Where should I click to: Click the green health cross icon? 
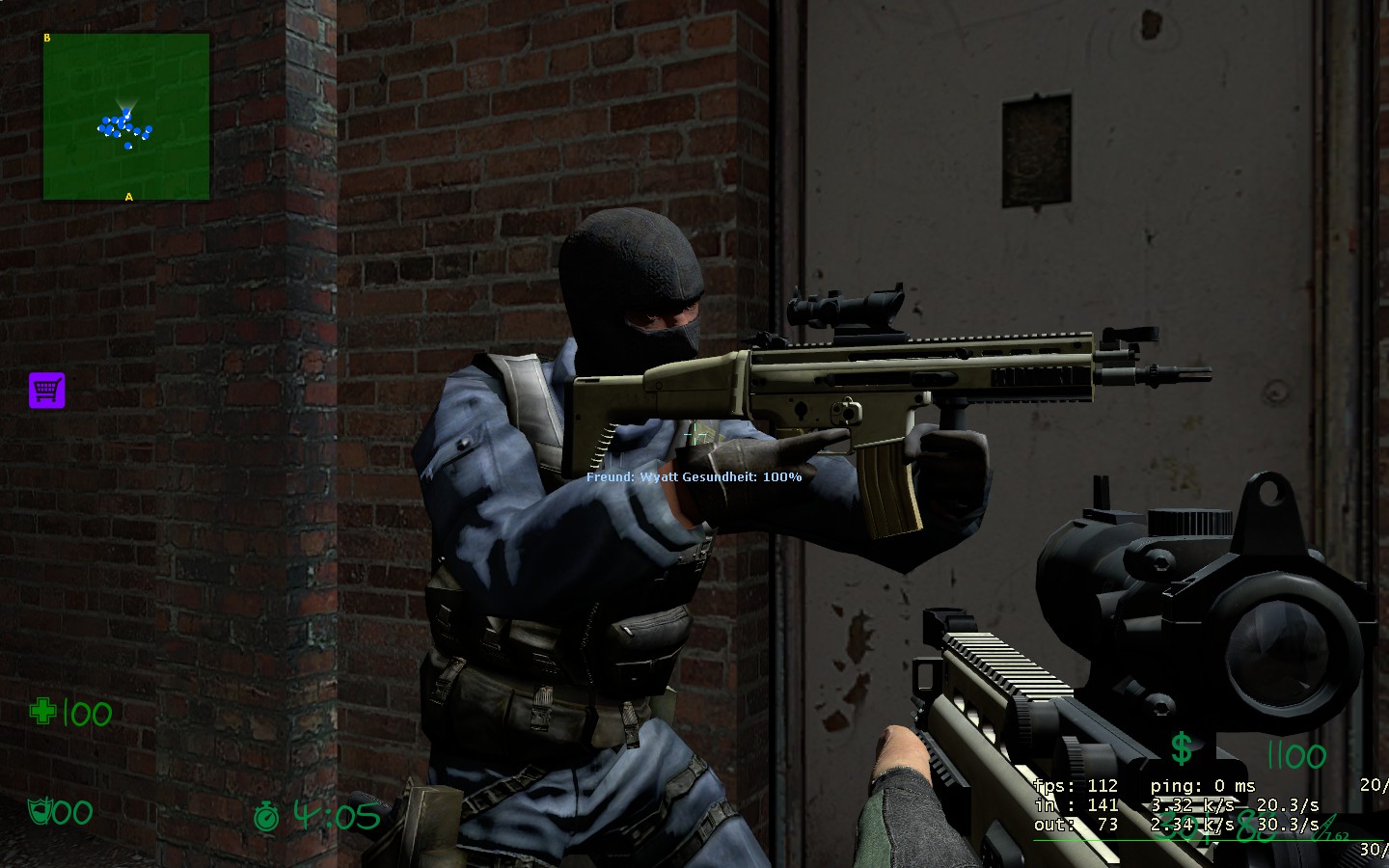point(42,713)
